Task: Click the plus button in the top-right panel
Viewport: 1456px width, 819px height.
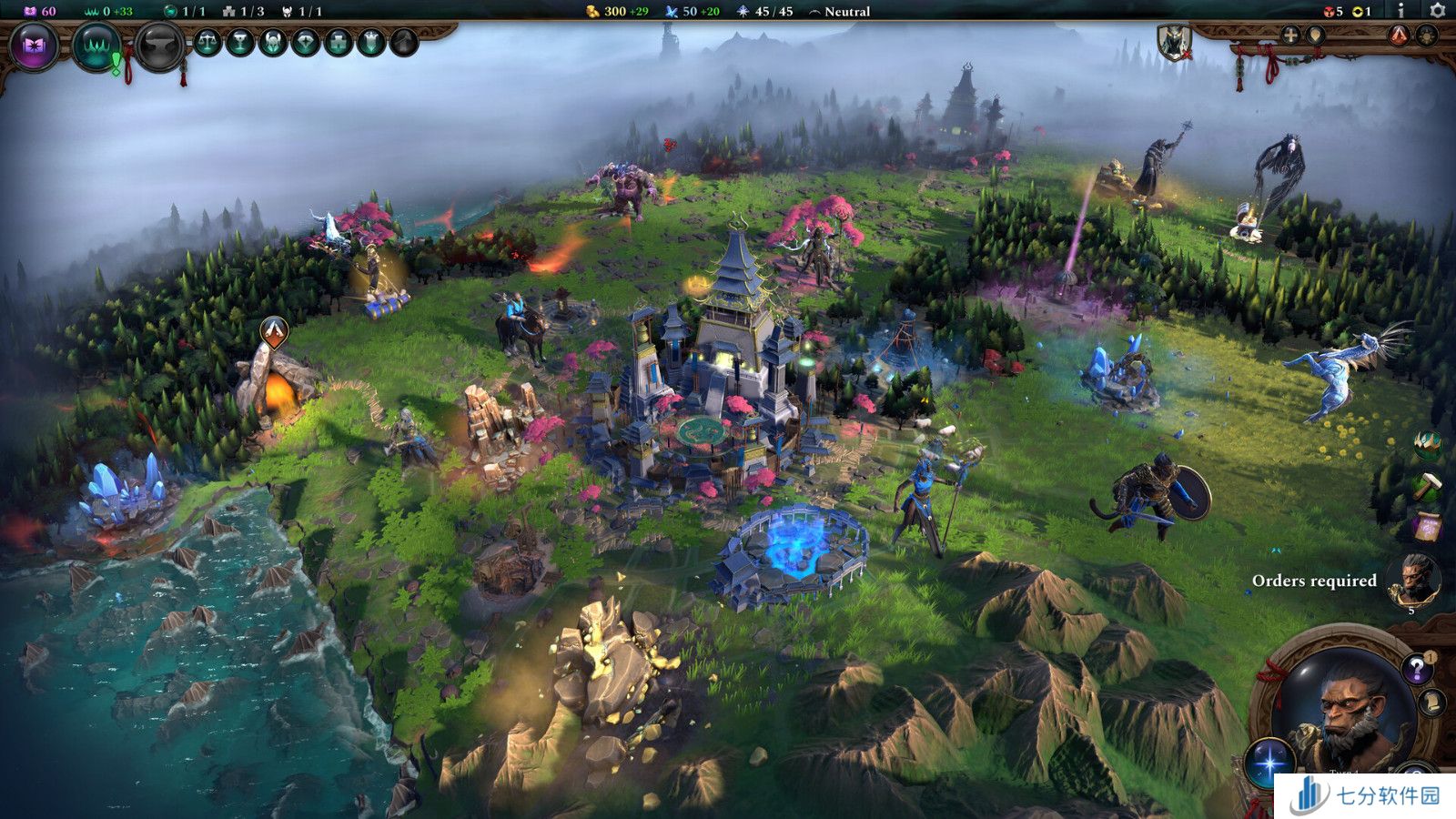Action: pyautogui.click(x=1289, y=35)
